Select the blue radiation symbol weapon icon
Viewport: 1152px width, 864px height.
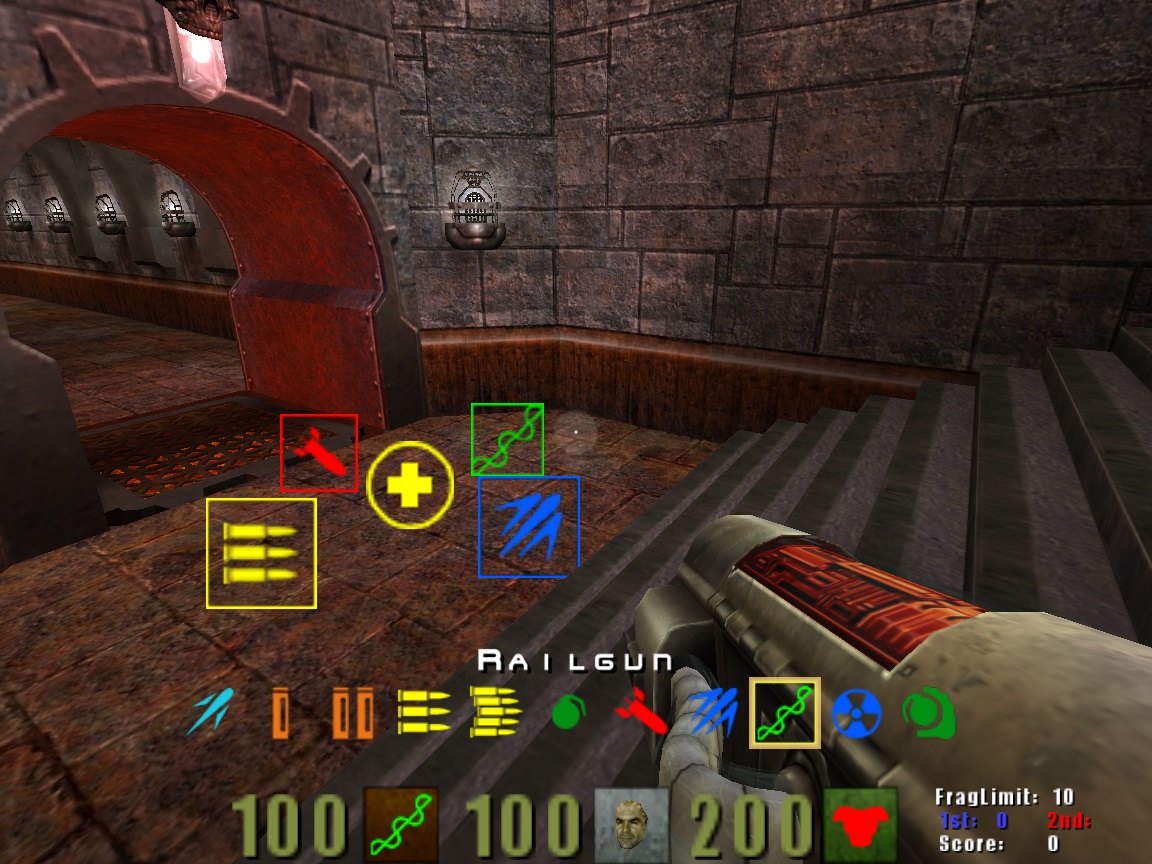854,713
